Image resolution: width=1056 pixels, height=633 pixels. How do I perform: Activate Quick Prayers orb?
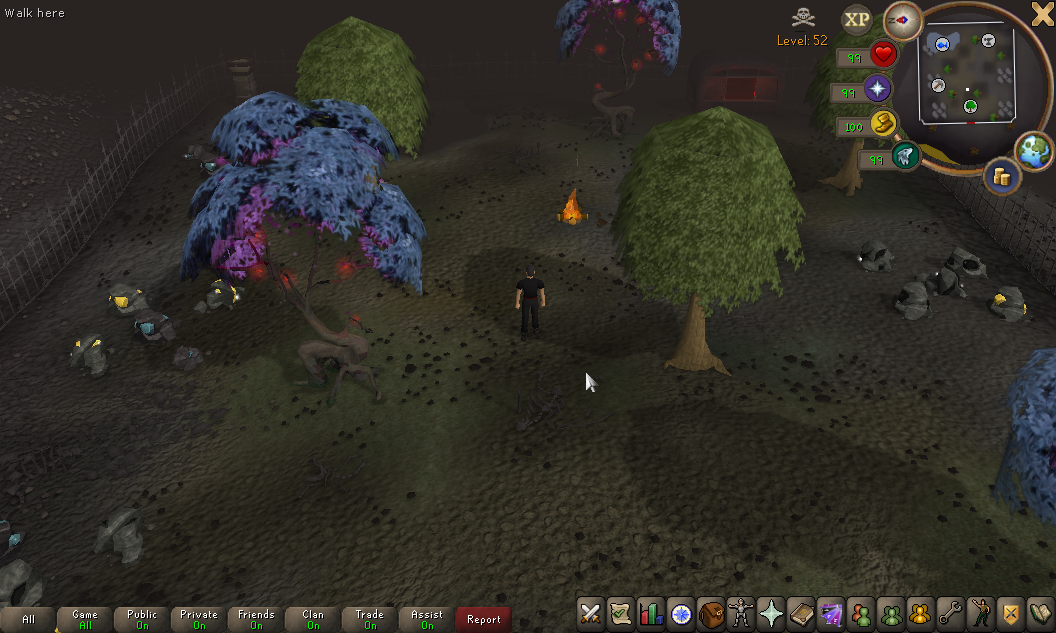click(878, 90)
